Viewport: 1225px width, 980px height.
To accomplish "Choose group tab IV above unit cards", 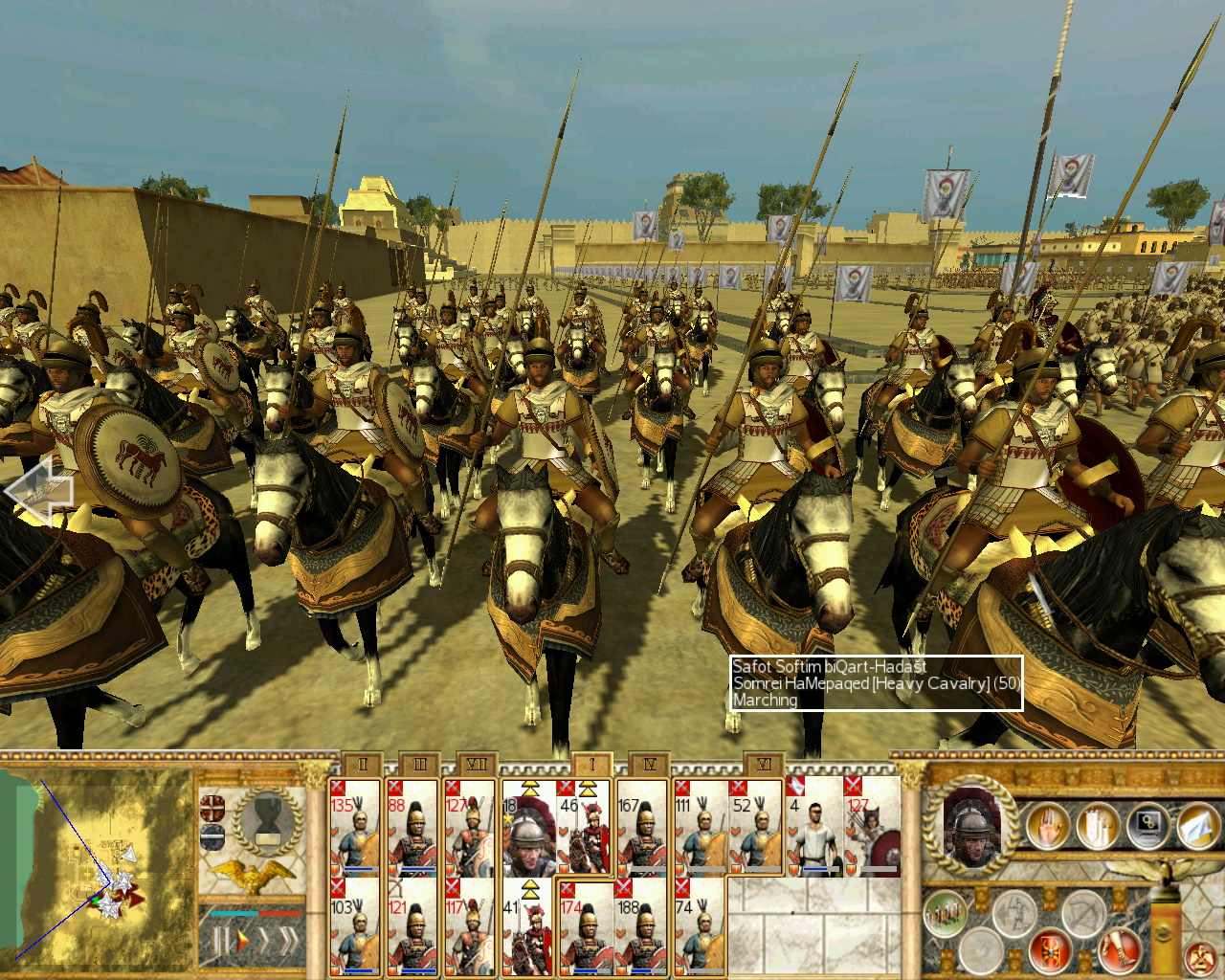I will pyautogui.click(x=650, y=764).
